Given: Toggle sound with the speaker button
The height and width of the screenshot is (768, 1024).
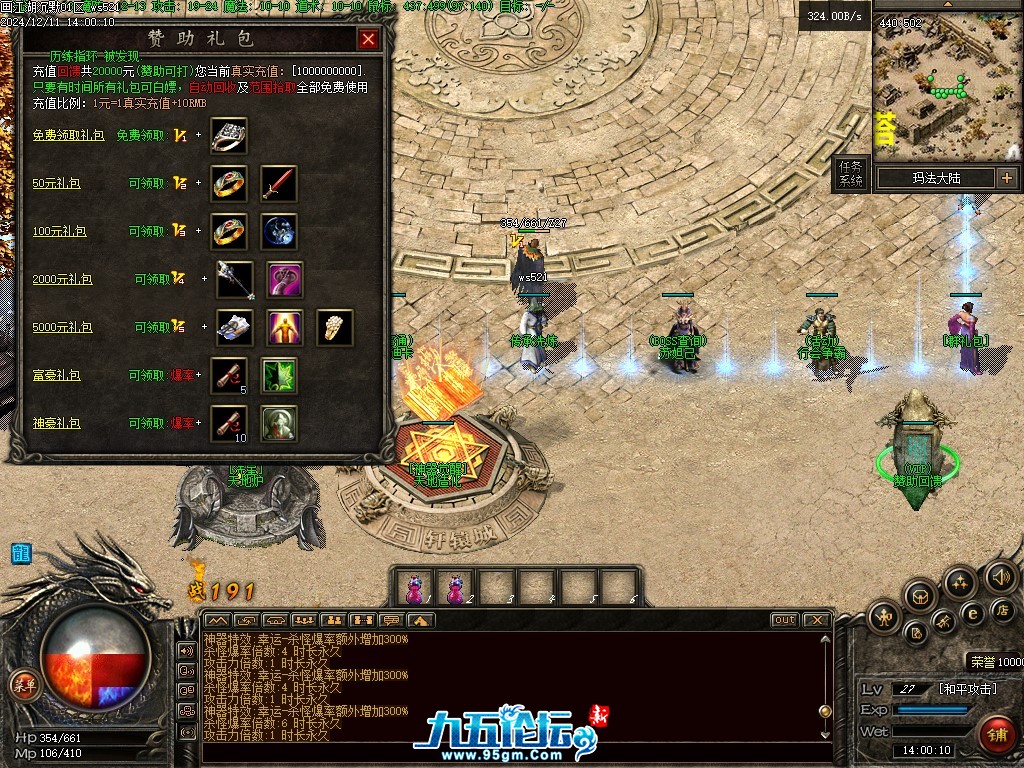Looking at the screenshot, I should tap(1000, 577).
